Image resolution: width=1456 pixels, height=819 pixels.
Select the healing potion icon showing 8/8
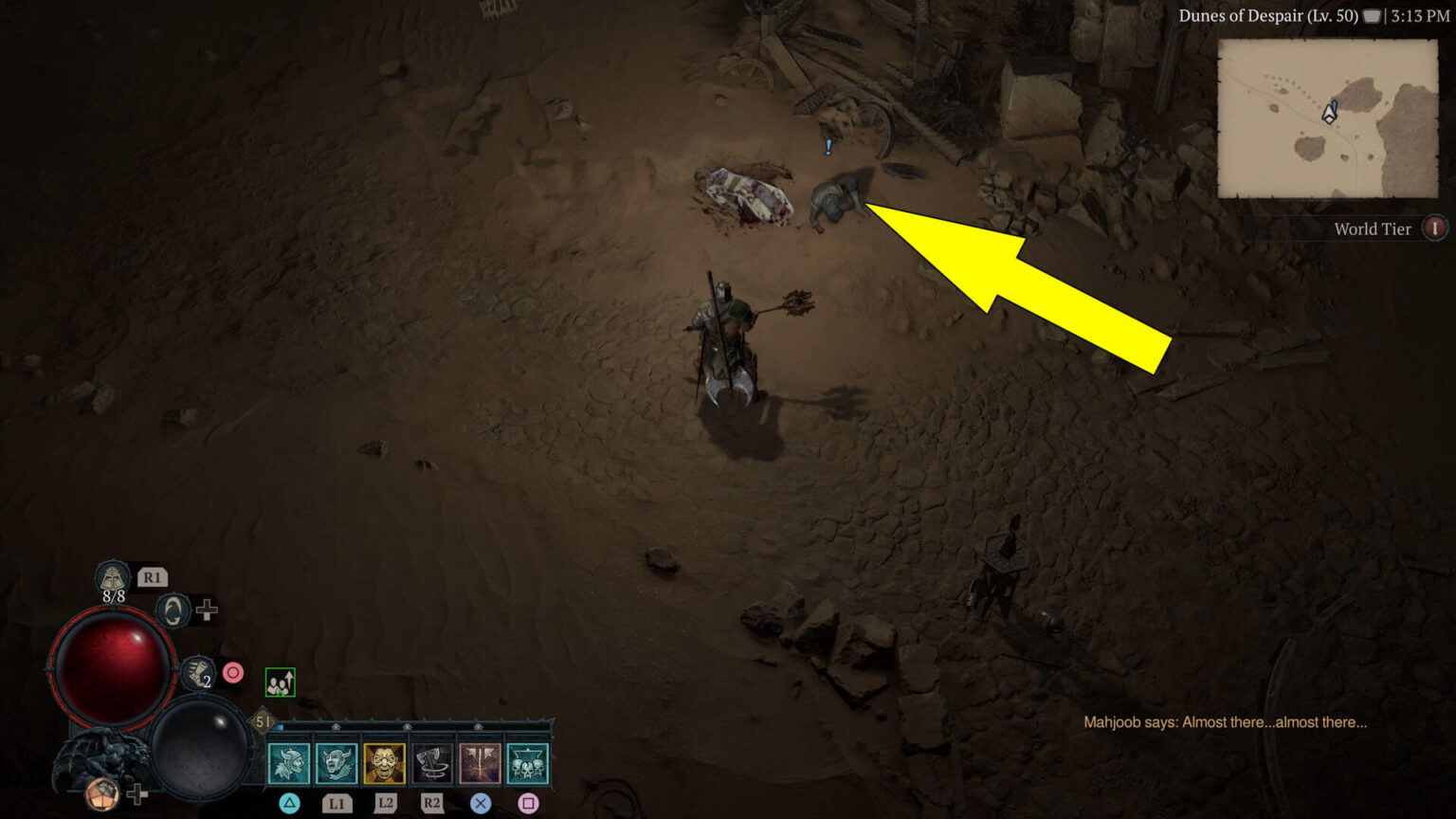tap(112, 577)
